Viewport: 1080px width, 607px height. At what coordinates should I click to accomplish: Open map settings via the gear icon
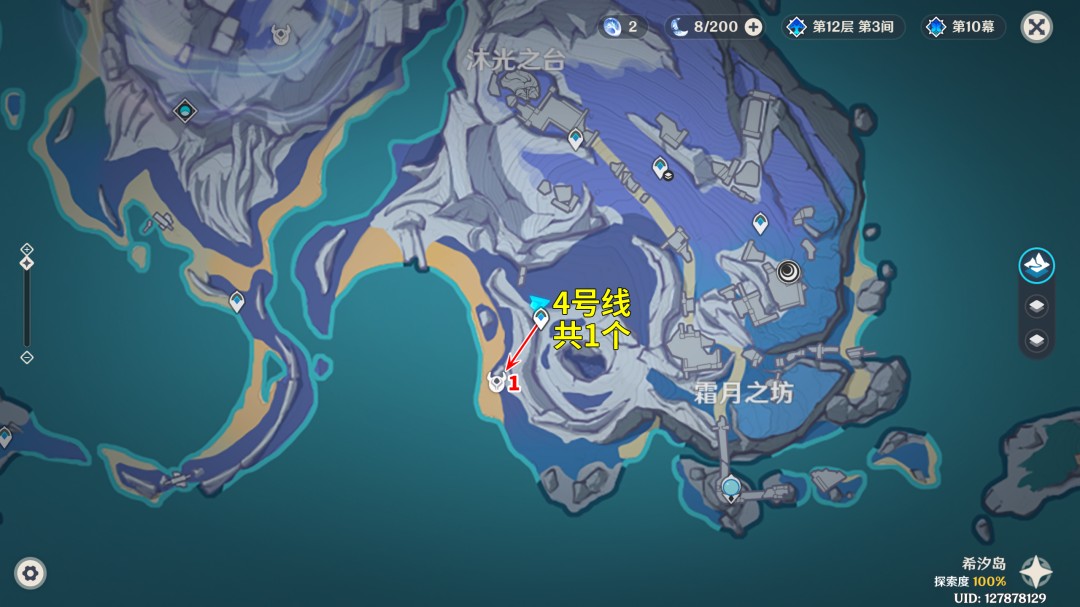coord(30,573)
